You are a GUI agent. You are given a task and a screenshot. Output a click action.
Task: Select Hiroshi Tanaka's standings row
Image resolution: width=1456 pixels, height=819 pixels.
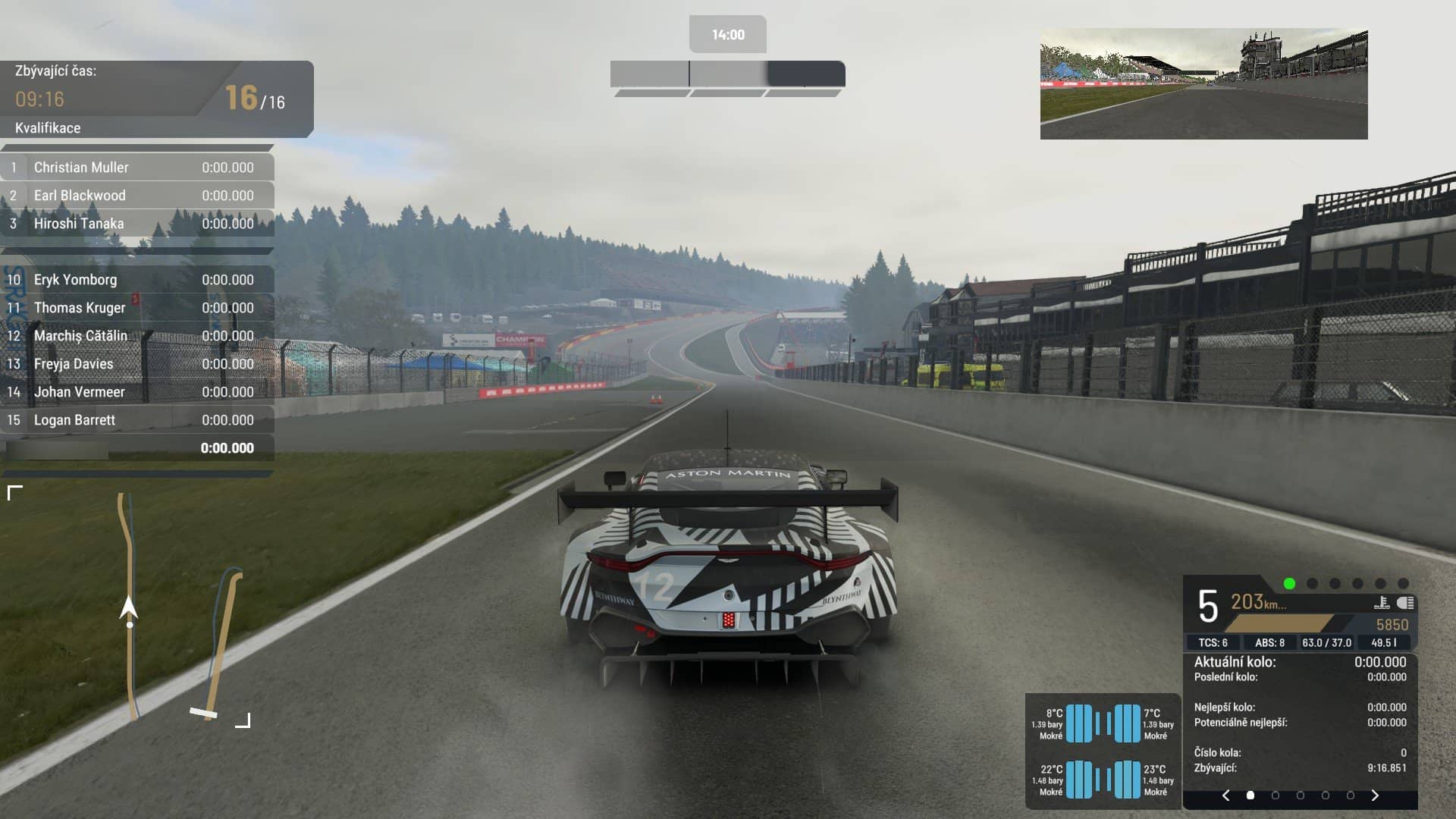pyautogui.click(x=137, y=224)
